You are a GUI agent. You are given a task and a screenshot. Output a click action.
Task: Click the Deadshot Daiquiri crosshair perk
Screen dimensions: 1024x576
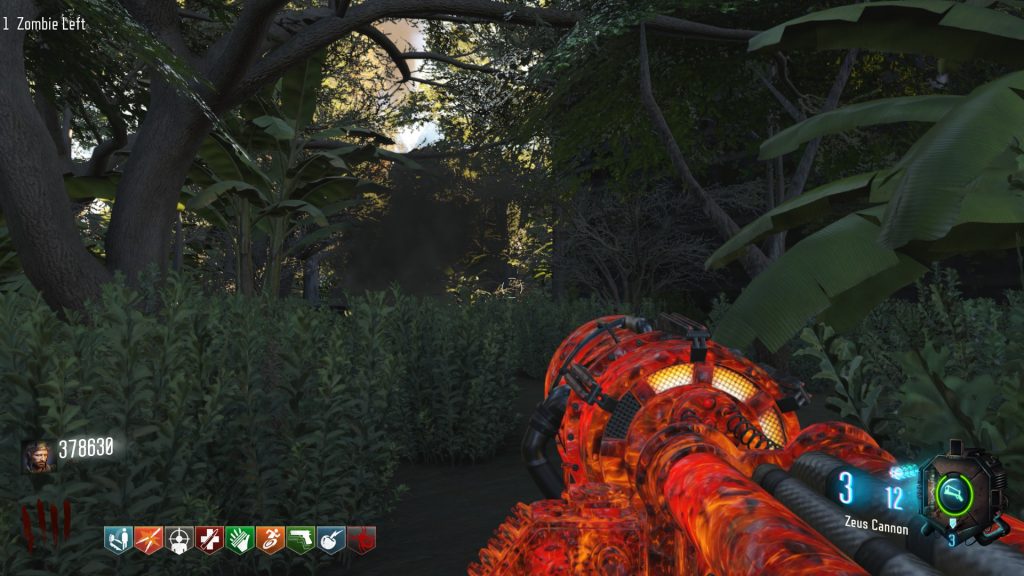point(179,541)
